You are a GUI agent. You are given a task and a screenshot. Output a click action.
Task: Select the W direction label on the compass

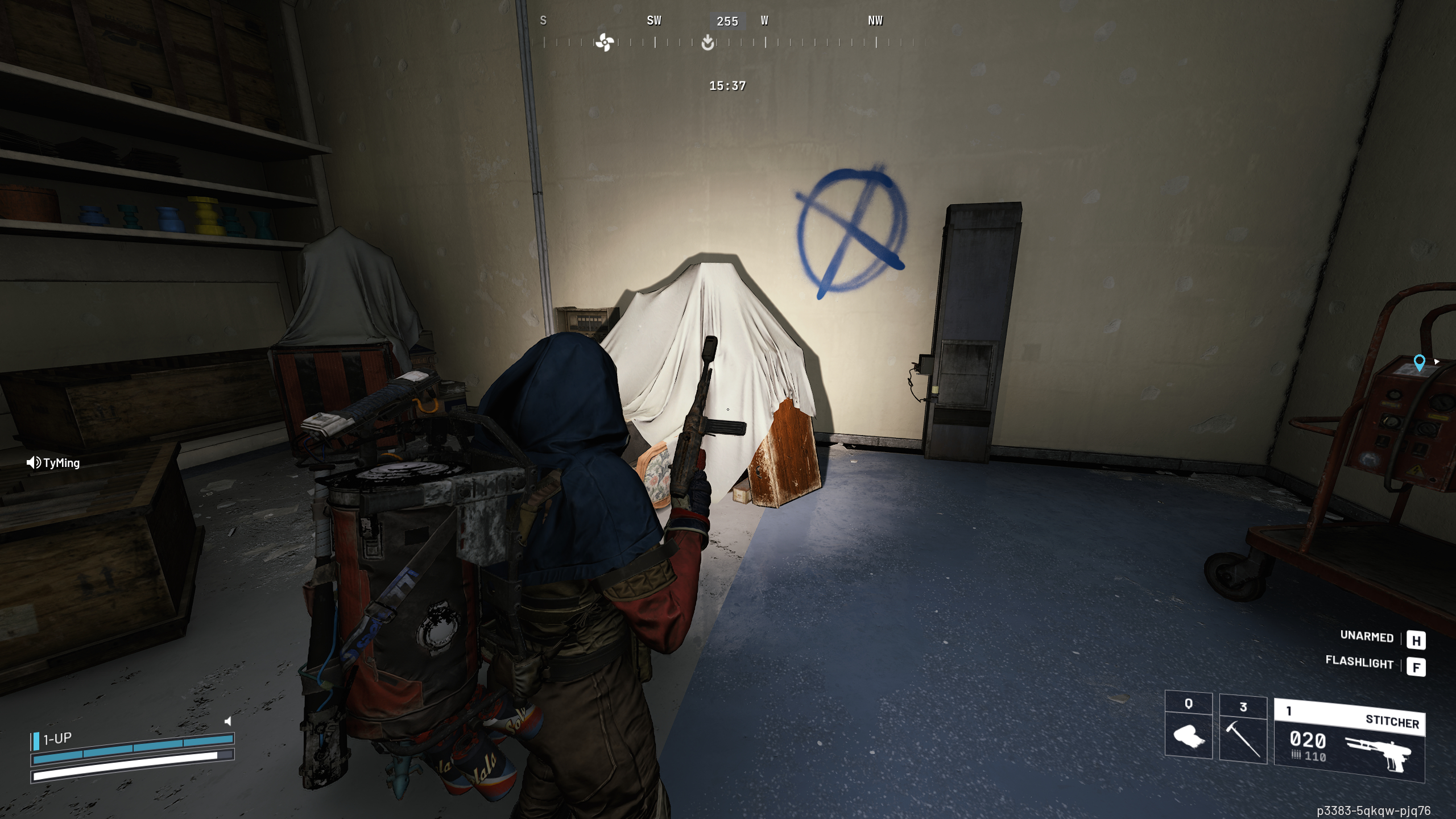(x=765, y=21)
